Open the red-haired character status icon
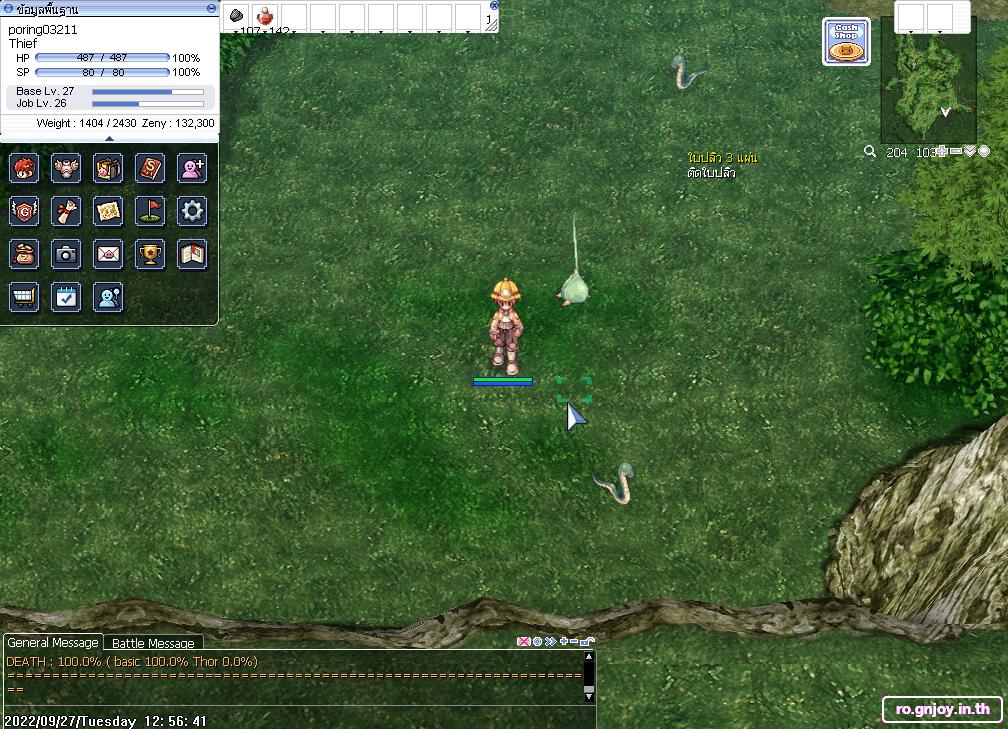Viewport: 1008px width, 729px height. 24,168
